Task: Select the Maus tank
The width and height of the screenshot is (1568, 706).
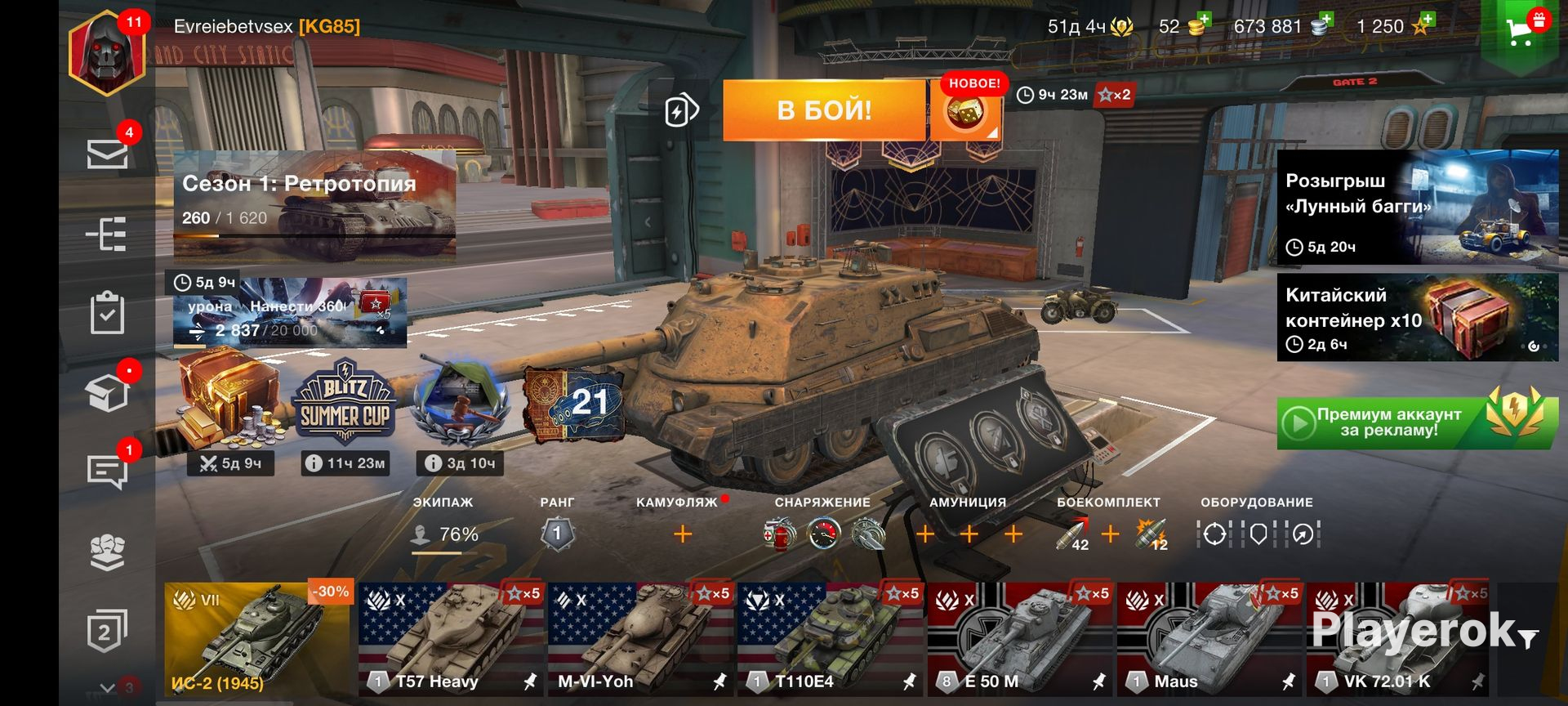Action: [1209, 638]
